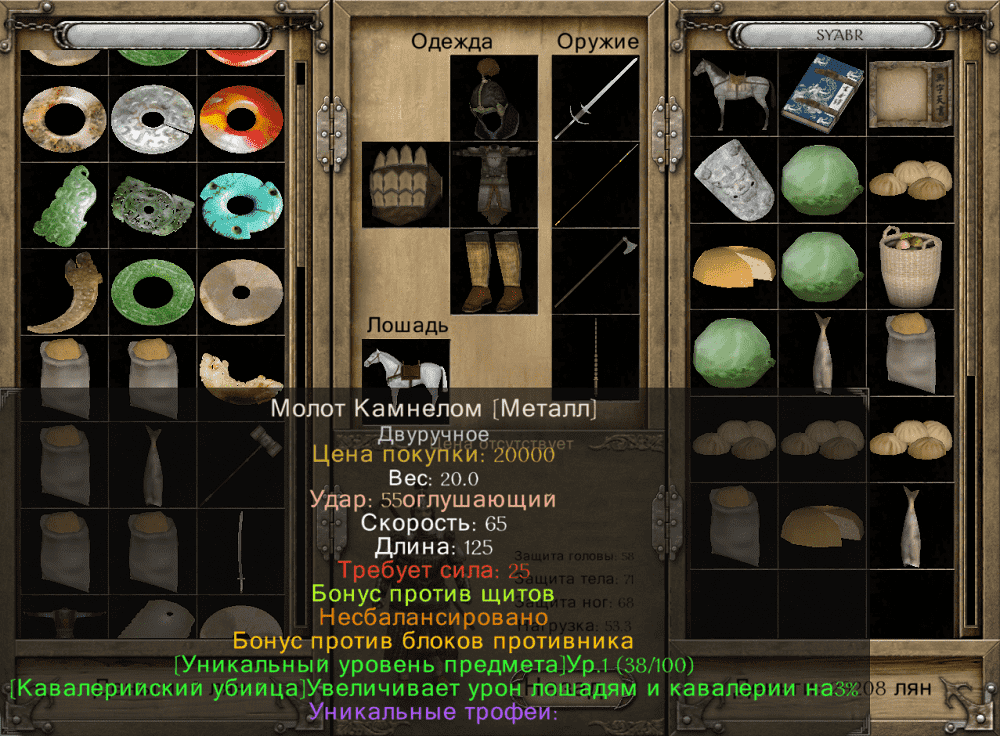Select the white horse under Лошадь

point(405,370)
